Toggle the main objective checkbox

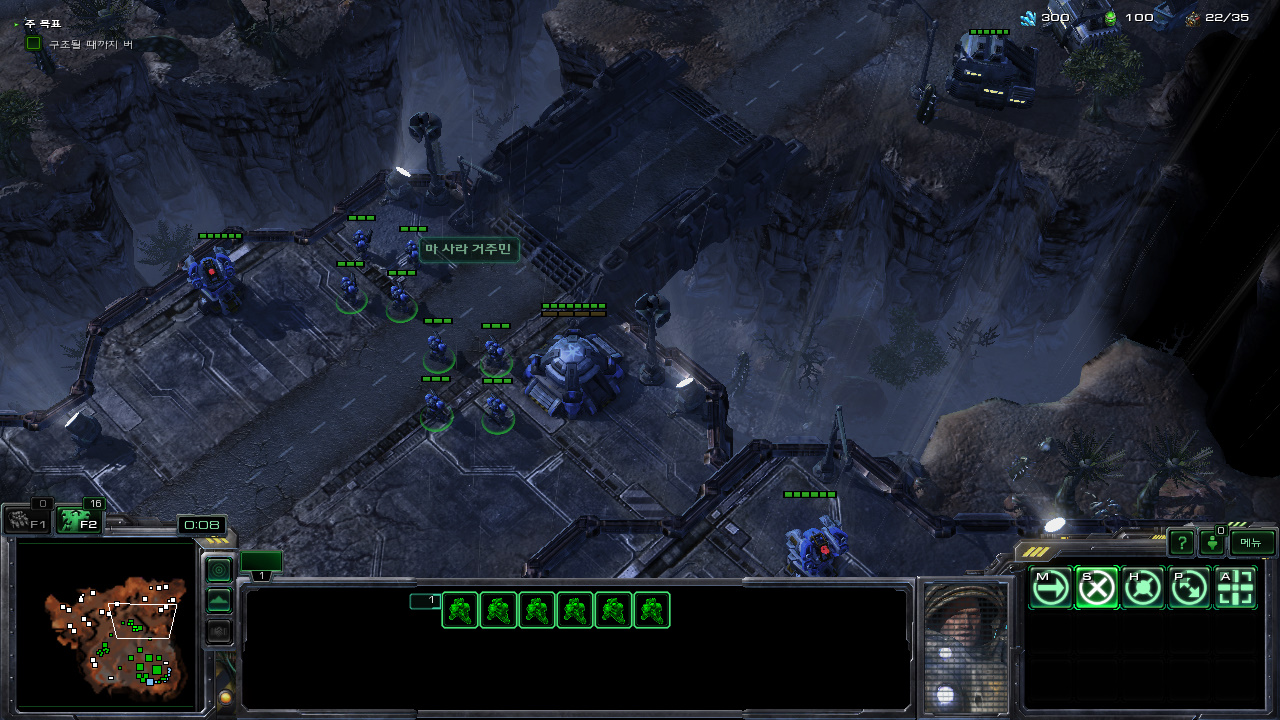pyautogui.click(x=33, y=44)
